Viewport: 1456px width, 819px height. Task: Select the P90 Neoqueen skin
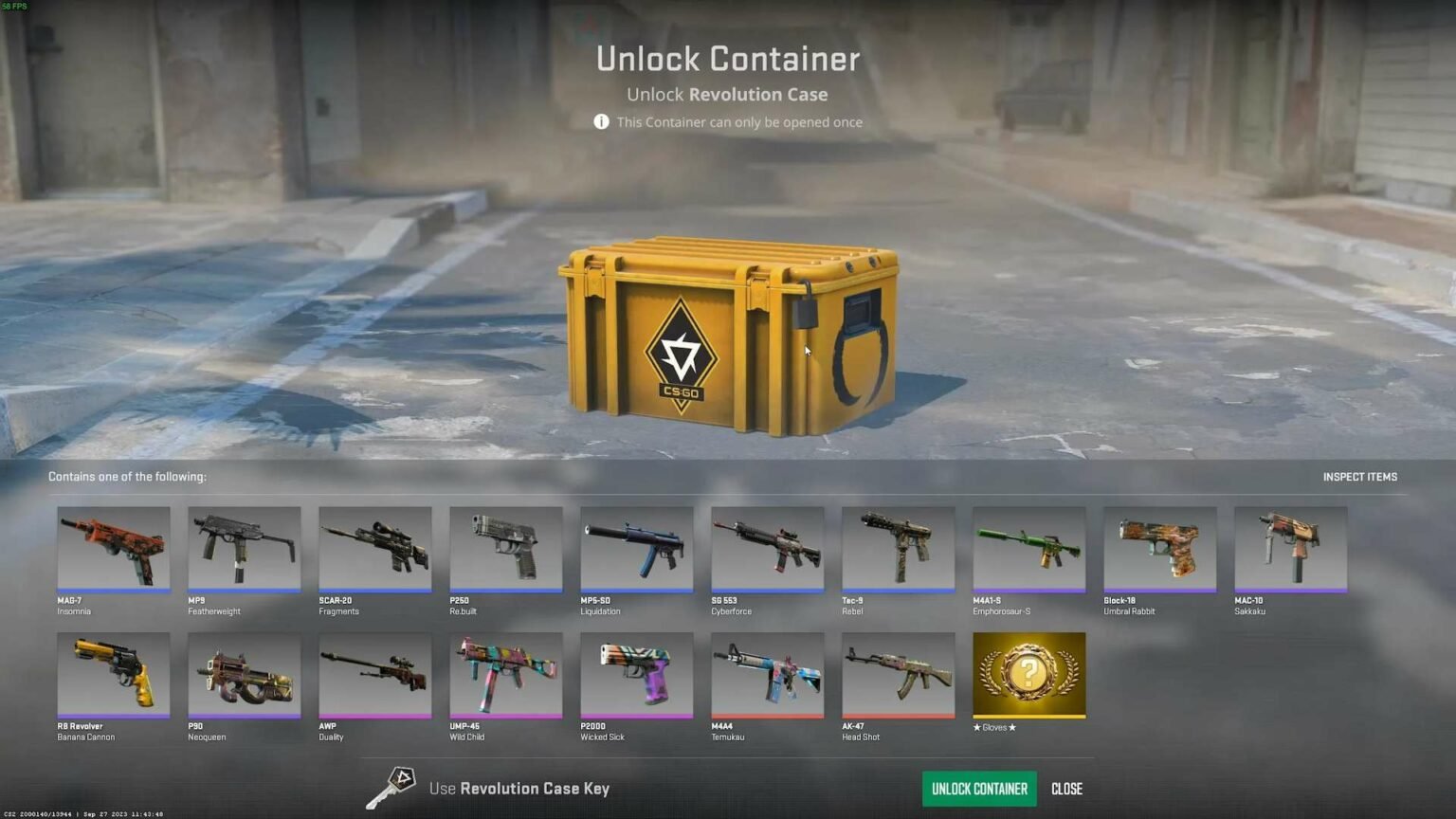click(244, 675)
